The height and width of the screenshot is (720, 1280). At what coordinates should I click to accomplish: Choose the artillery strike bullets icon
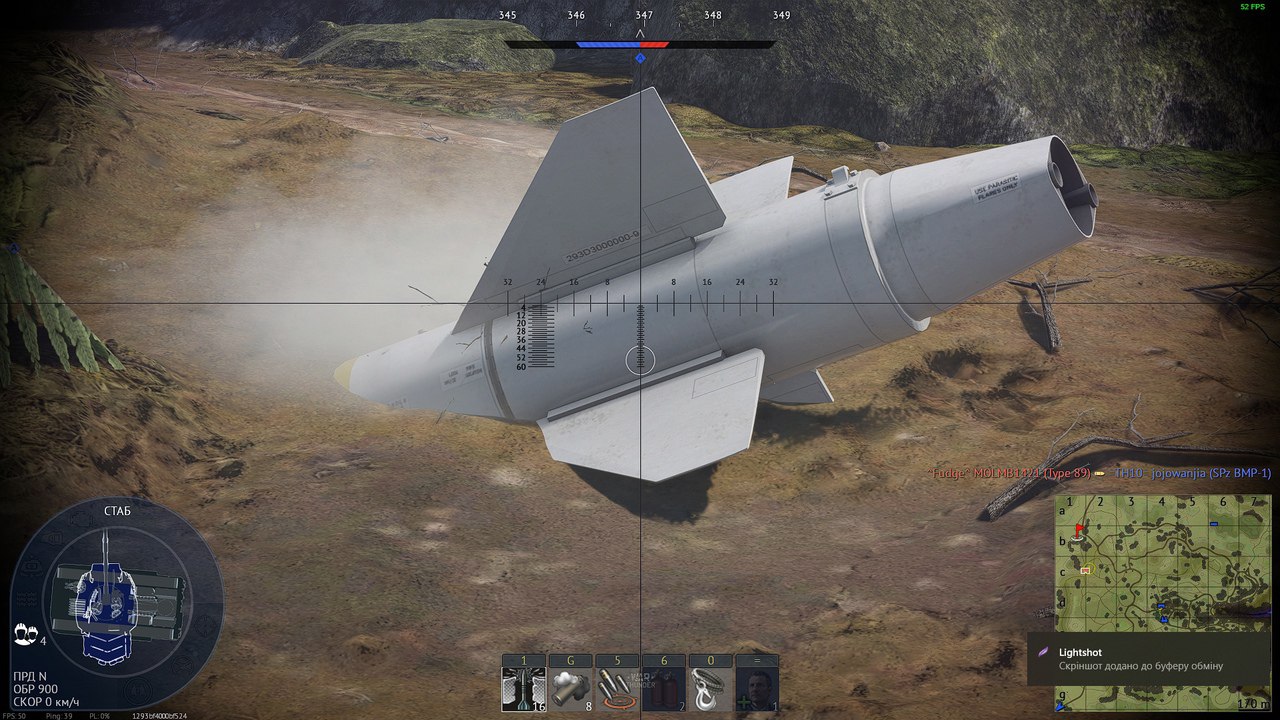point(616,689)
